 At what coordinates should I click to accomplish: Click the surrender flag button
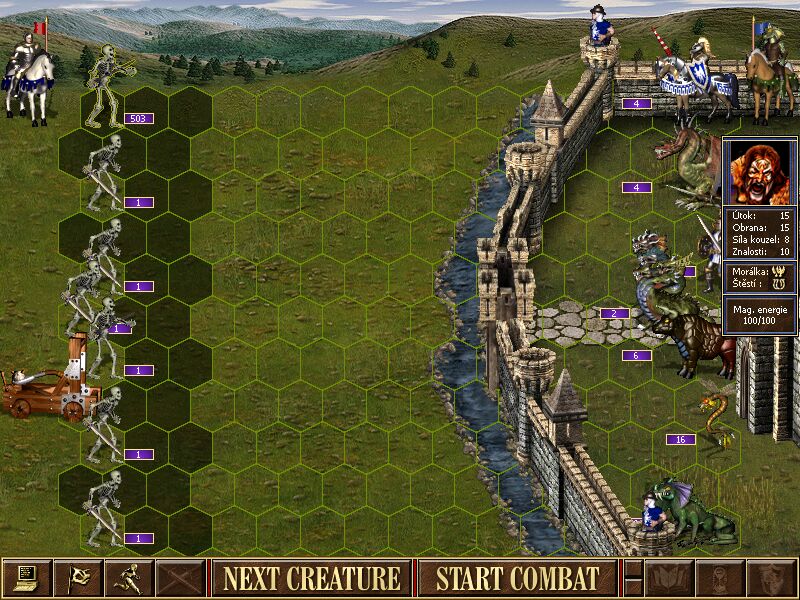77,577
